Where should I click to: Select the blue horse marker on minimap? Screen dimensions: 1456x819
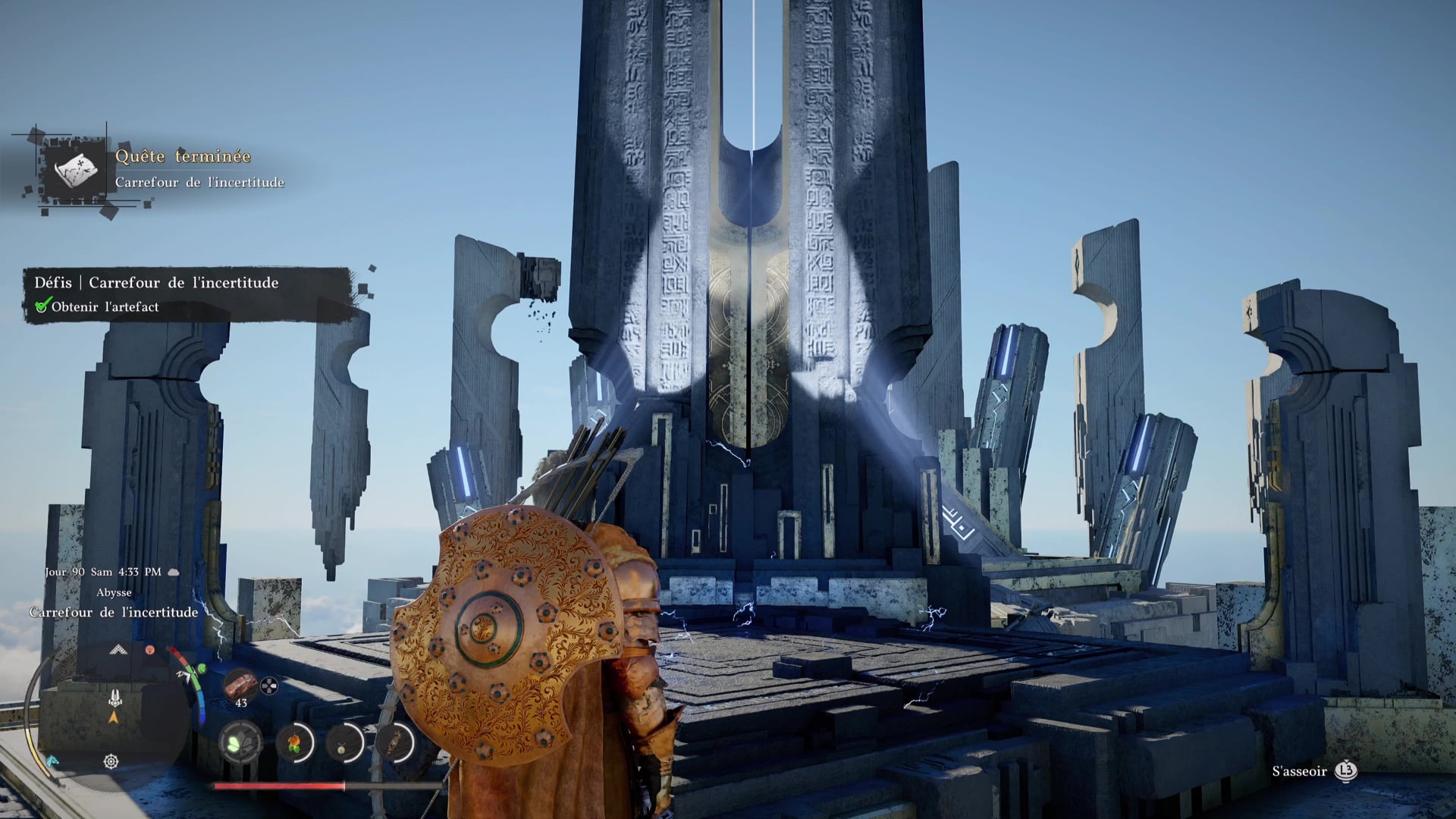click(52, 760)
